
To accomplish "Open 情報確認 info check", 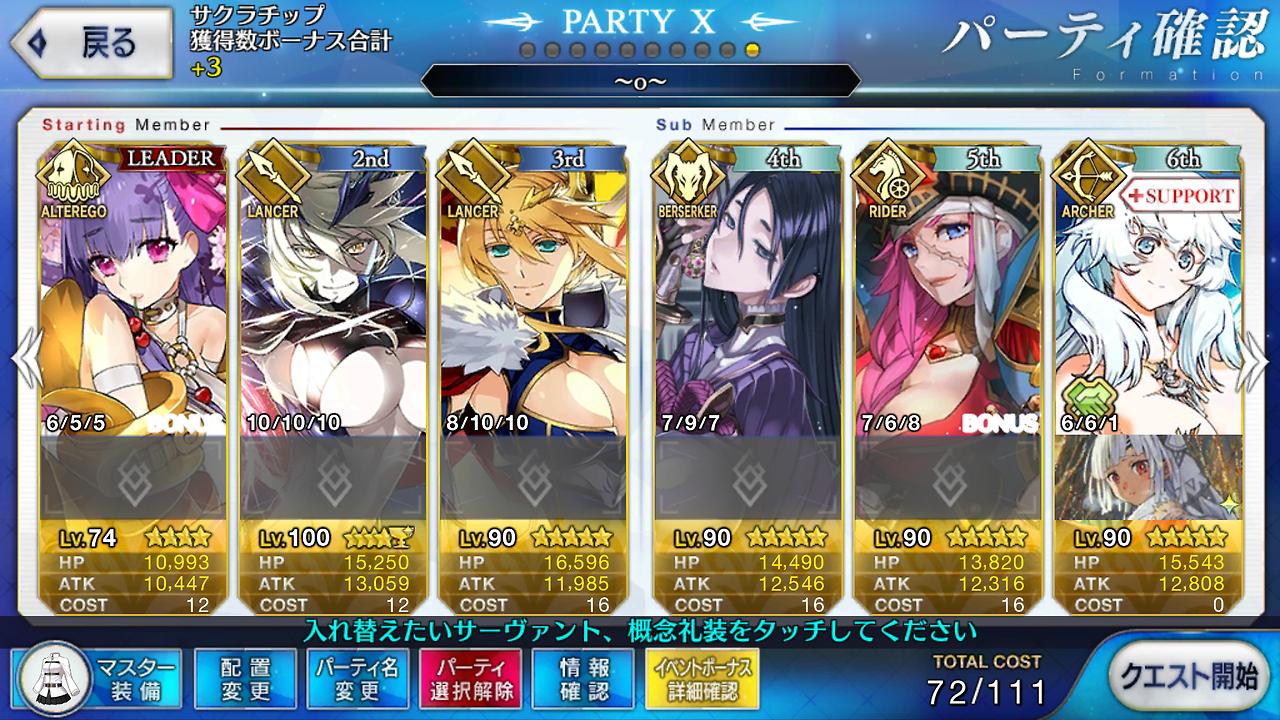I will pos(583,678).
